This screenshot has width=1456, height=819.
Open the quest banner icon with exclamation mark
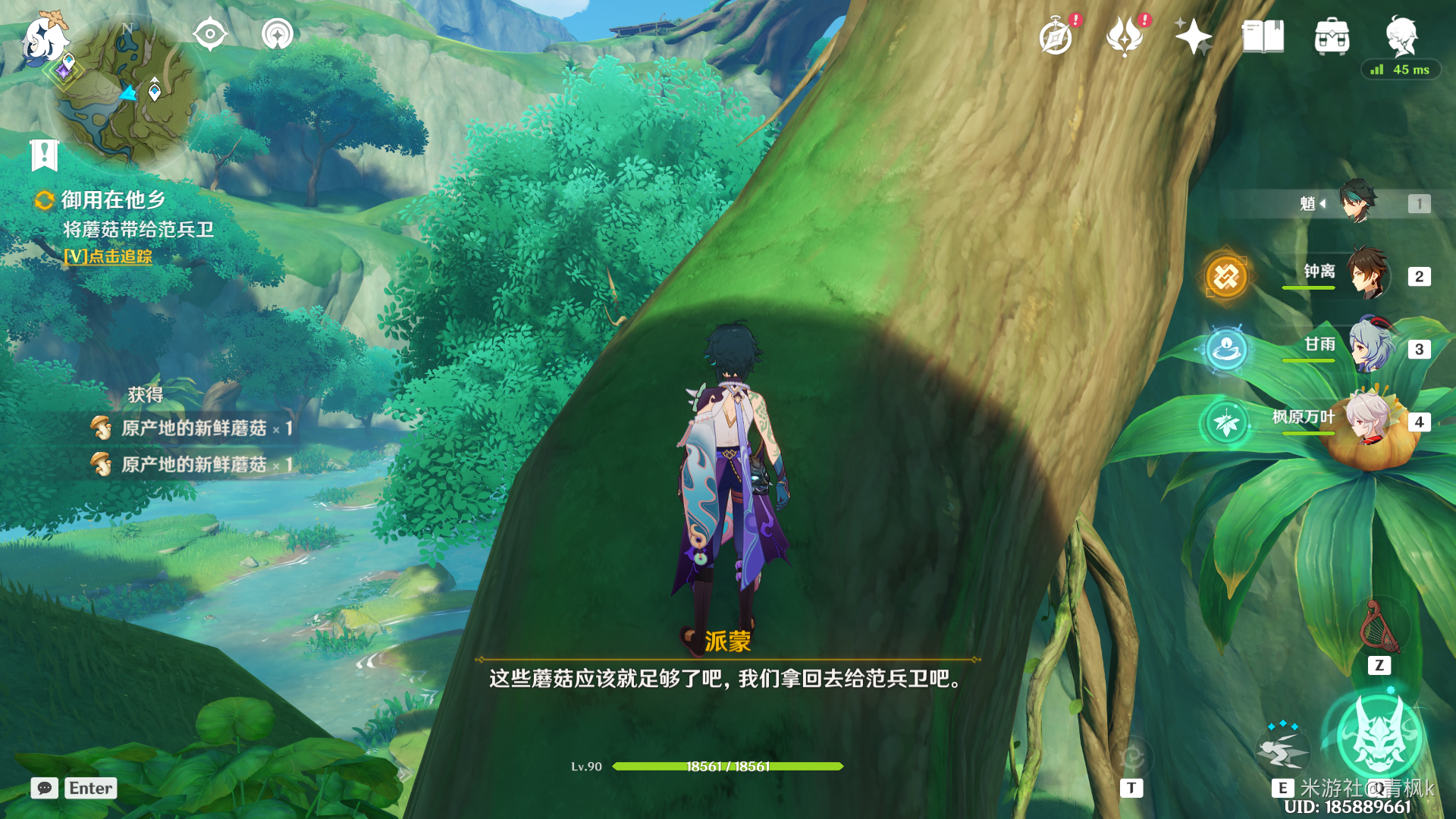pos(45,155)
